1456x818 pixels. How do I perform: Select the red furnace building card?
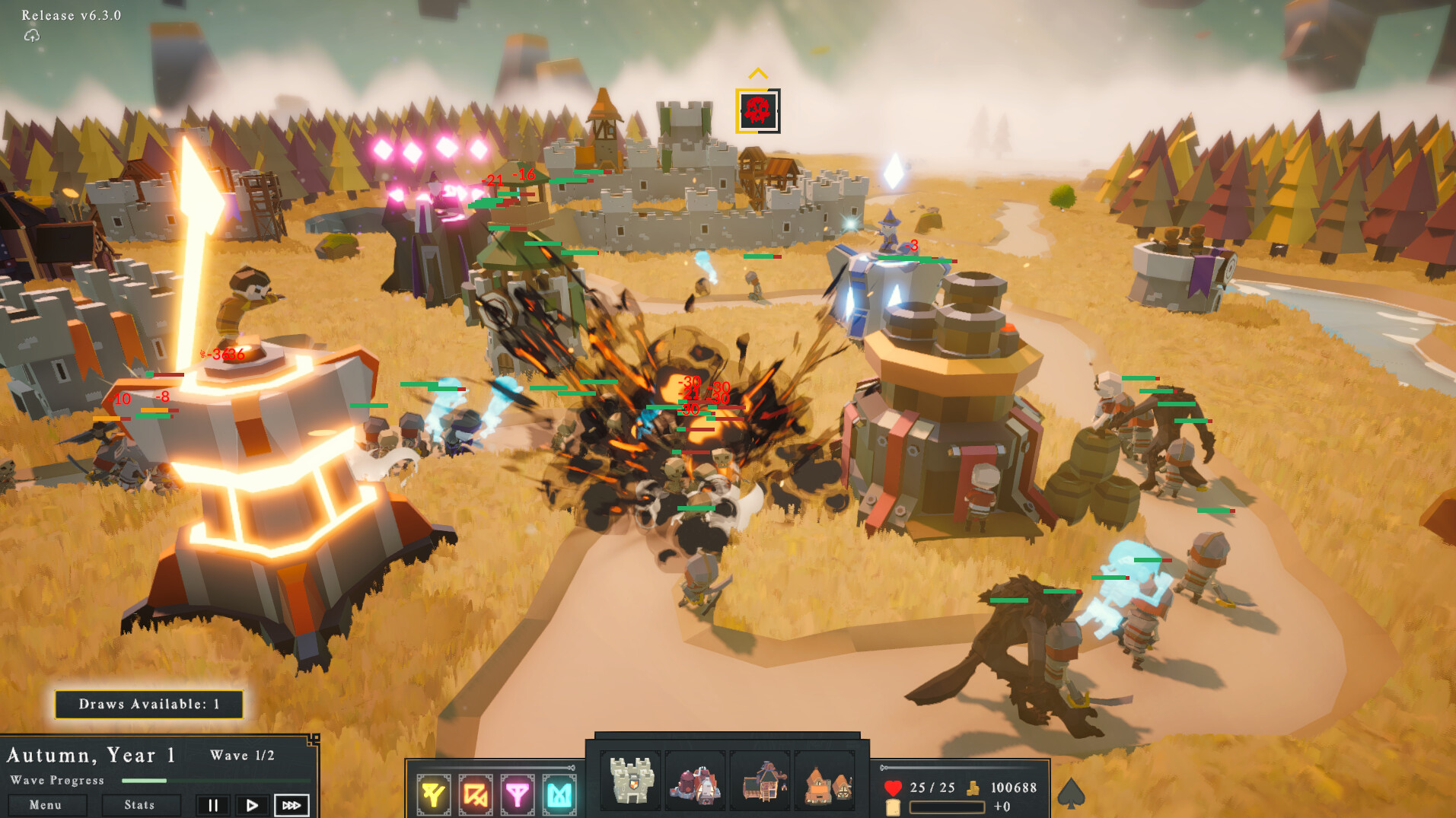(x=695, y=781)
